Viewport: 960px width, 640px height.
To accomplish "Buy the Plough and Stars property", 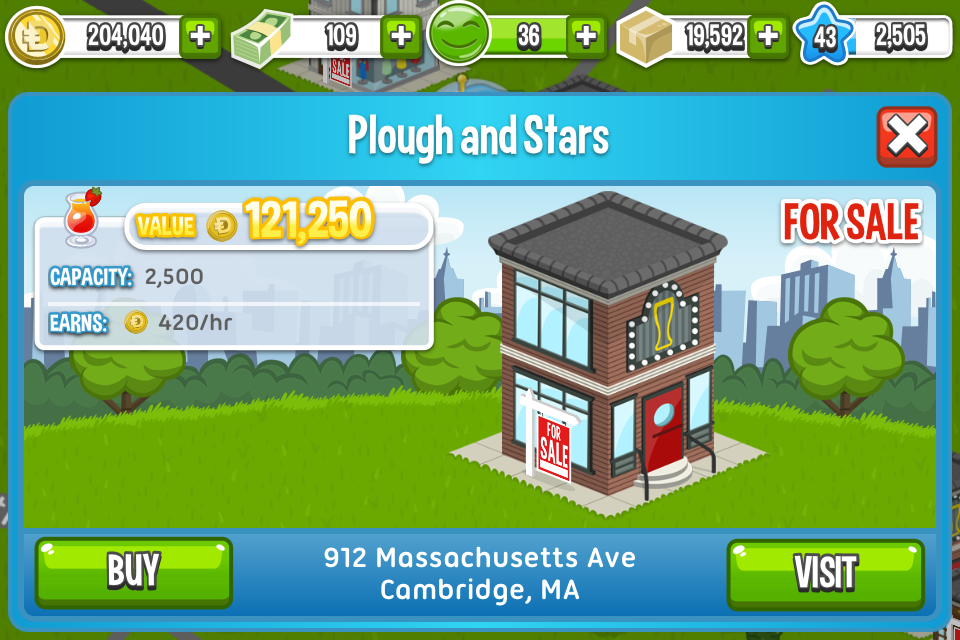I will (133, 572).
